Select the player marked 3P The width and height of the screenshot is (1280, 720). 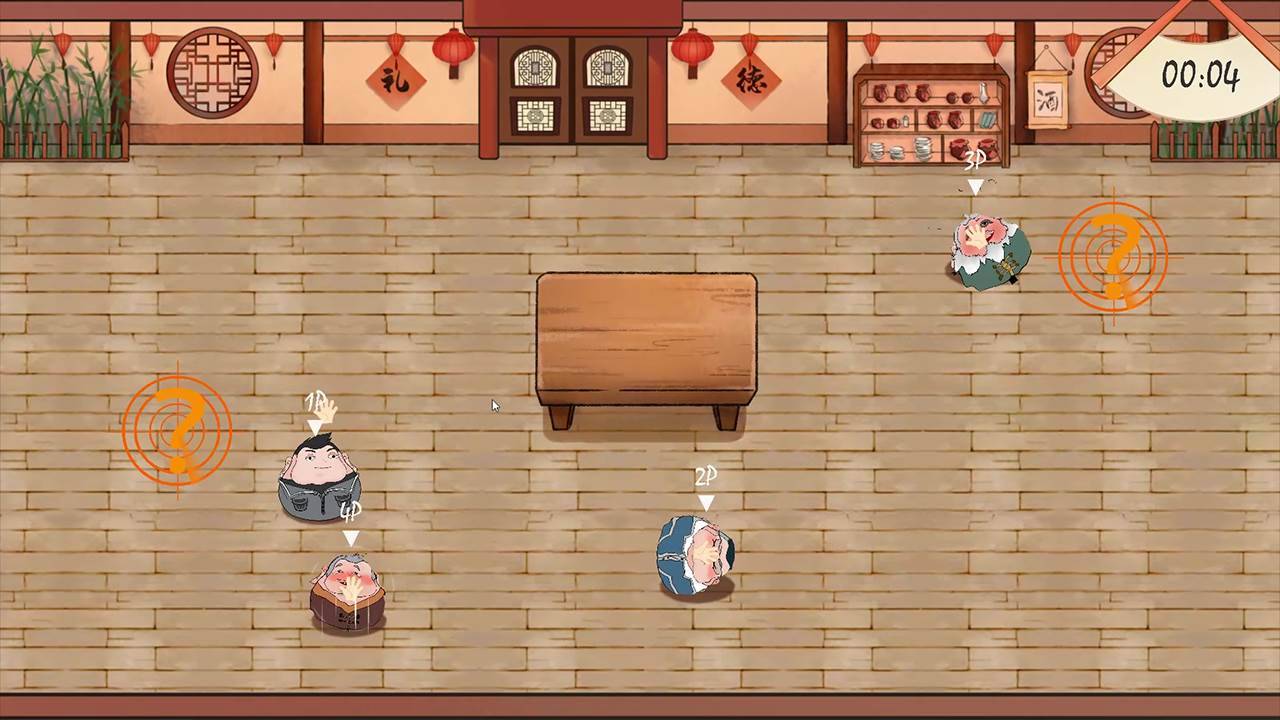coord(985,250)
